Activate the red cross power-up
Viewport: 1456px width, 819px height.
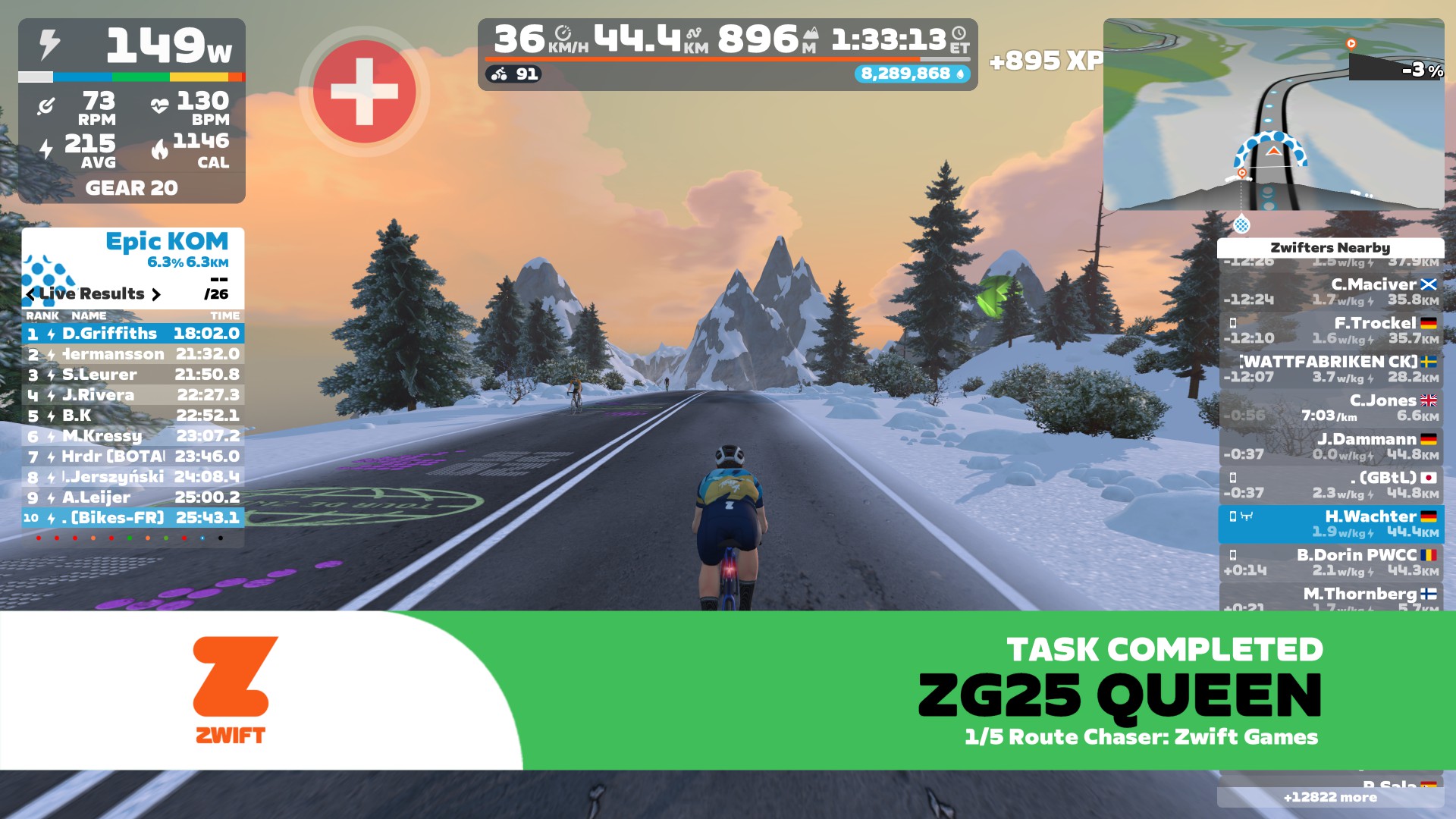[x=364, y=92]
